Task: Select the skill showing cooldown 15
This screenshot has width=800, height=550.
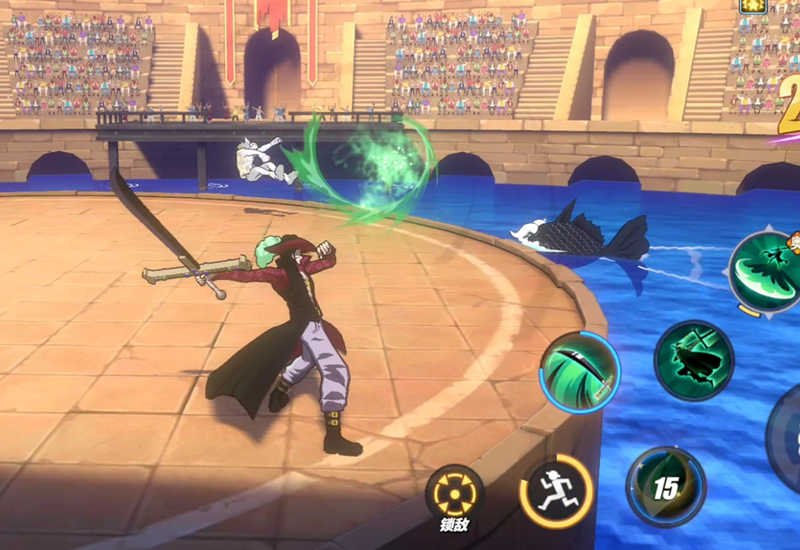Action: 664,487
